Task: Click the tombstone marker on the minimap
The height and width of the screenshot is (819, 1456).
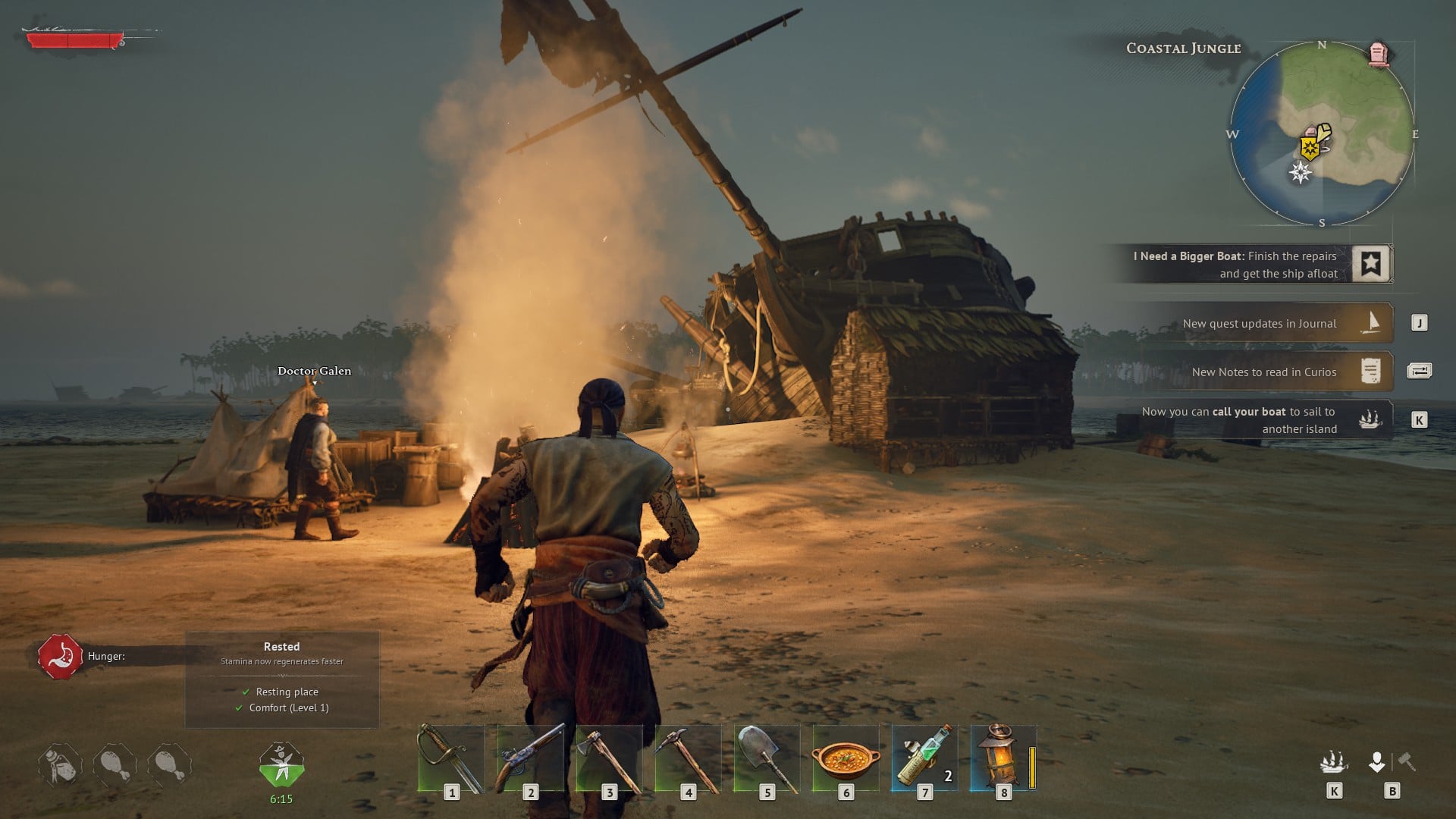Action: click(1379, 55)
